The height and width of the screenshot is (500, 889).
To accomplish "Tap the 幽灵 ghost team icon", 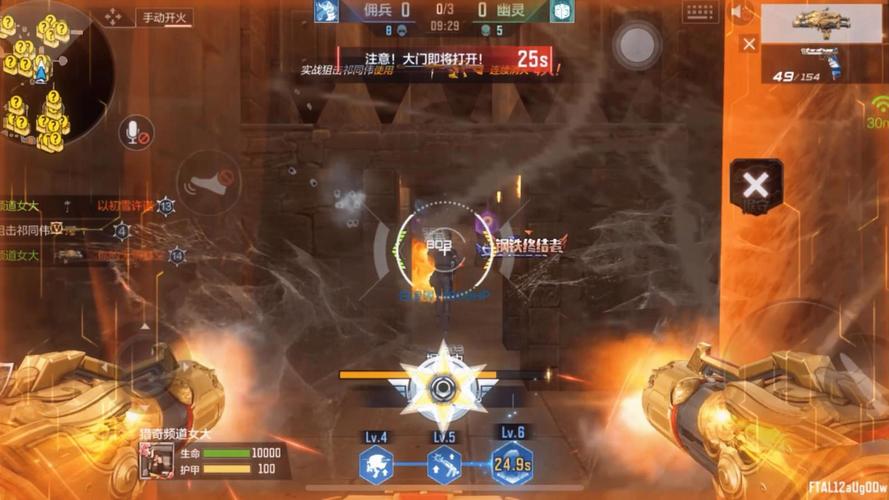I will (x=562, y=11).
